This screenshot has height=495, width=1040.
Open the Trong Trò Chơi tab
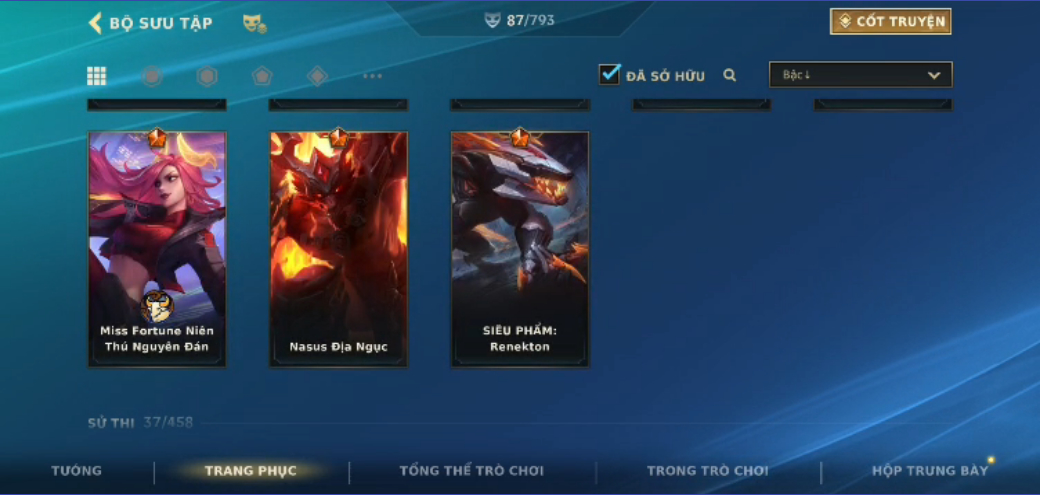(708, 471)
